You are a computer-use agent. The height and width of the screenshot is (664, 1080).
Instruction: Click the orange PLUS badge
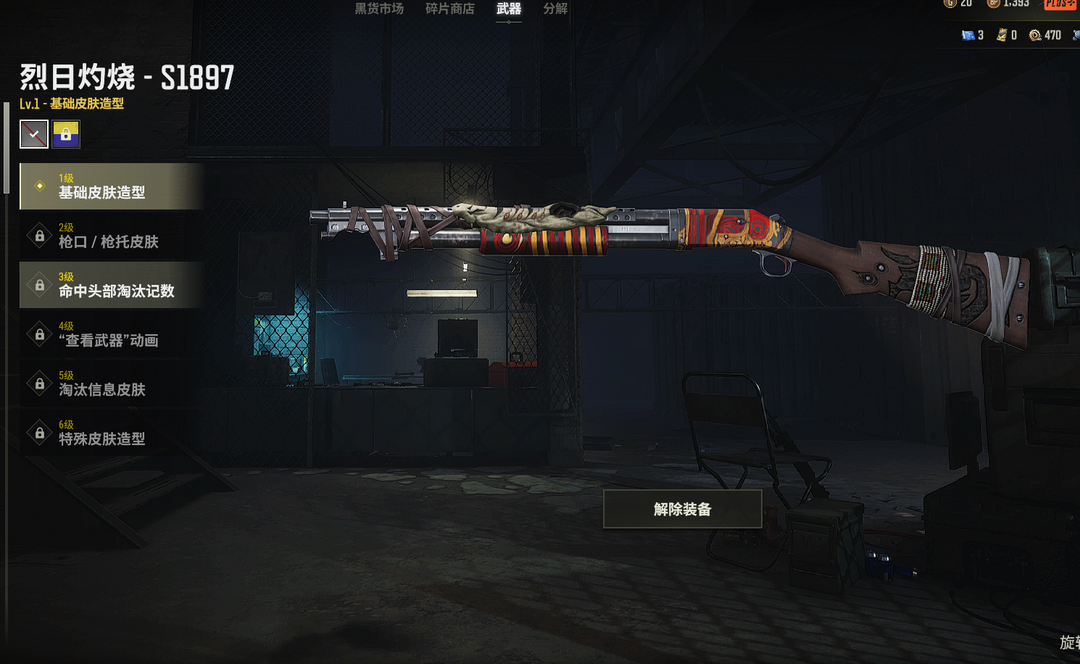tap(1061, 4)
